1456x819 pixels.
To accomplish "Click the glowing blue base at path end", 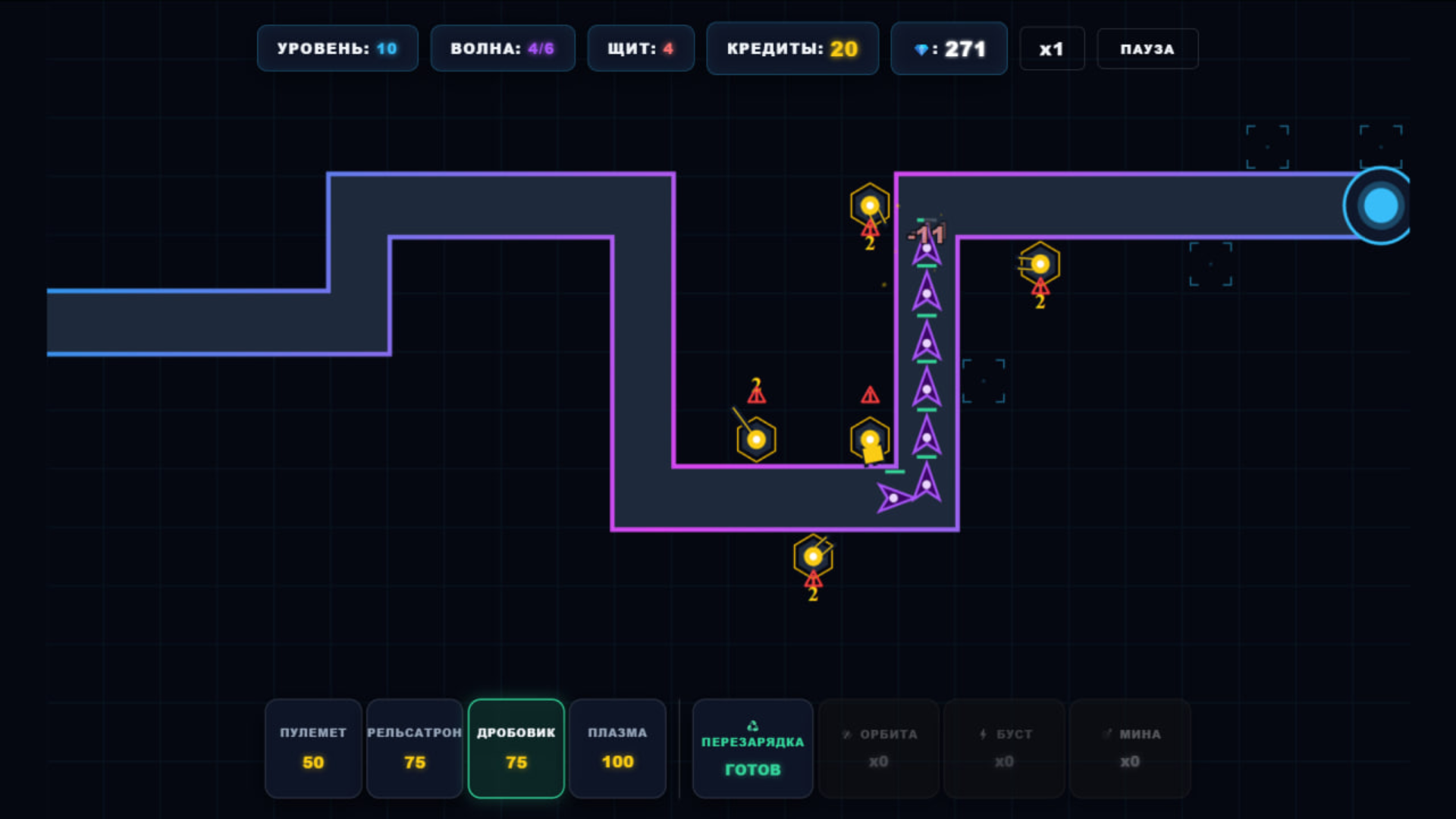I will [1379, 203].
